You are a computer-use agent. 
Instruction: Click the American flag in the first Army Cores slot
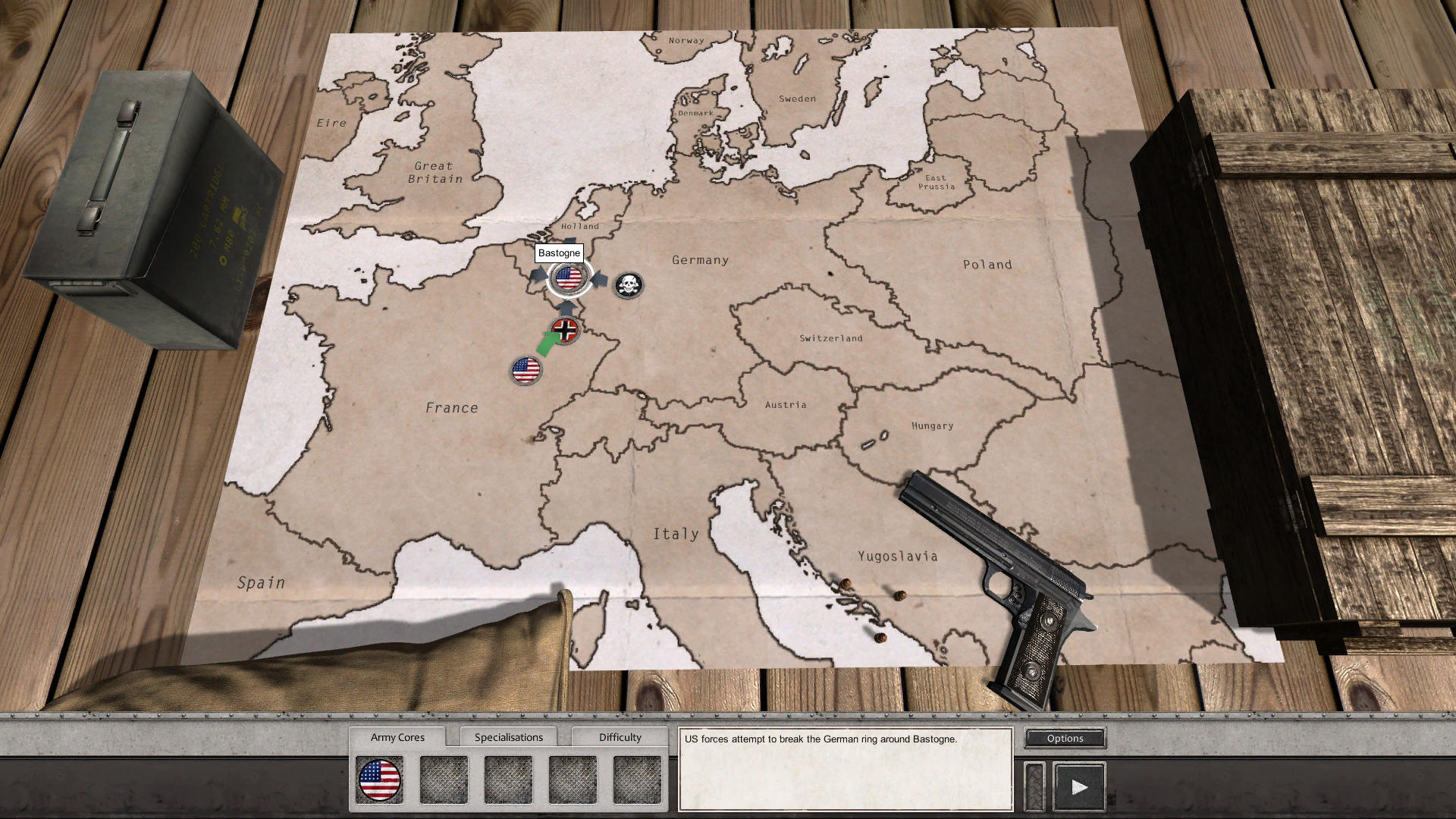(379, 780)
